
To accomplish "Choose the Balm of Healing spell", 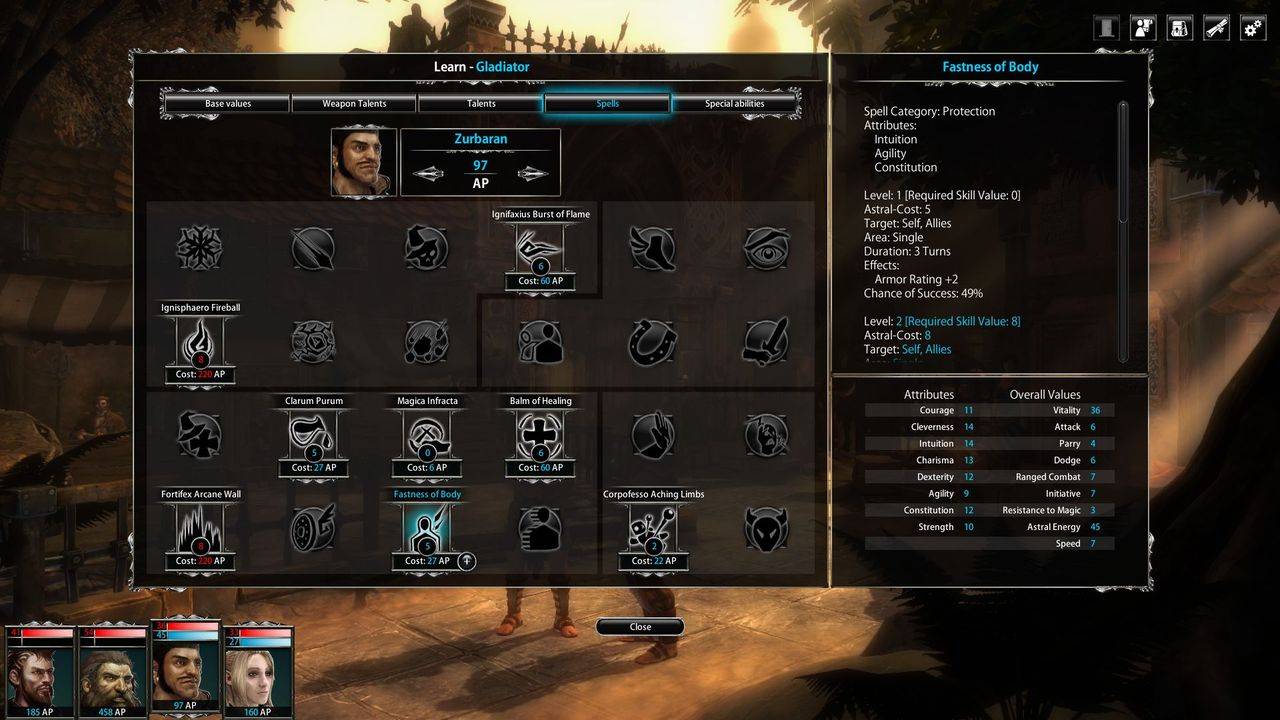I will pos(540,436).
